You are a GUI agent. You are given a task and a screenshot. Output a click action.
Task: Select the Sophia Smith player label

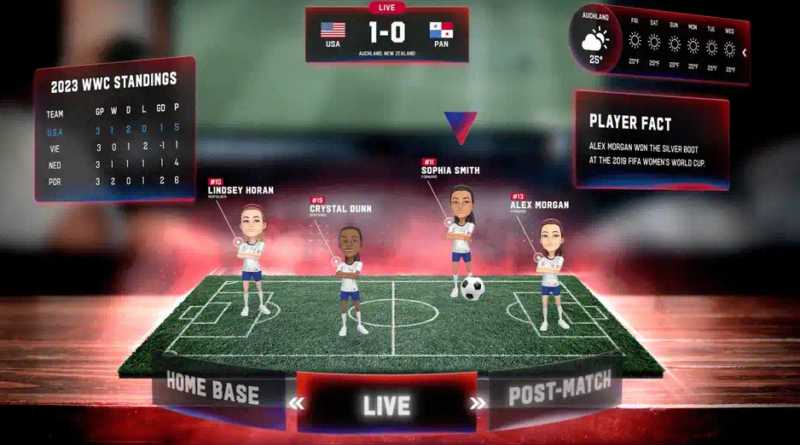450,169
